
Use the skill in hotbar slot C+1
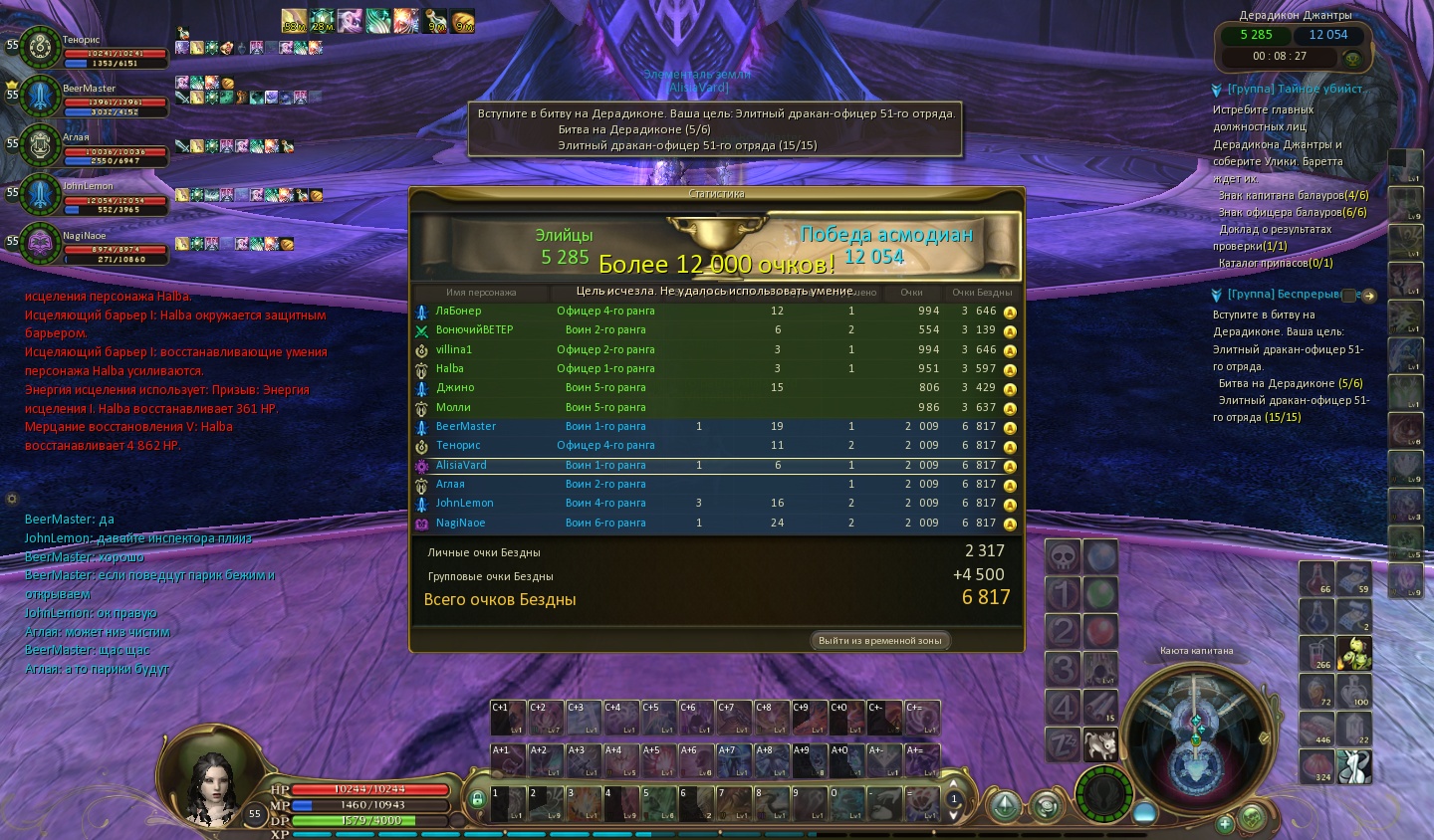coord(508,718)
